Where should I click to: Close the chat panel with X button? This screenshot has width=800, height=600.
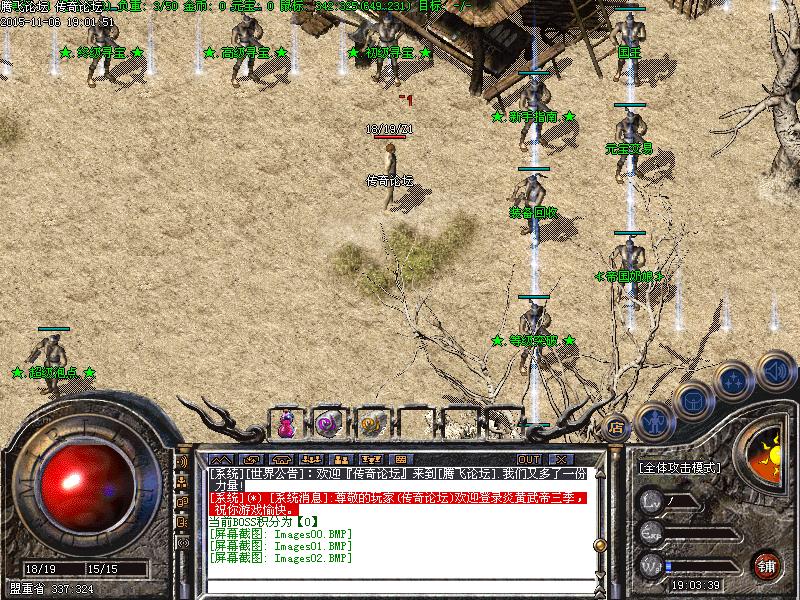tap(559, 459)
